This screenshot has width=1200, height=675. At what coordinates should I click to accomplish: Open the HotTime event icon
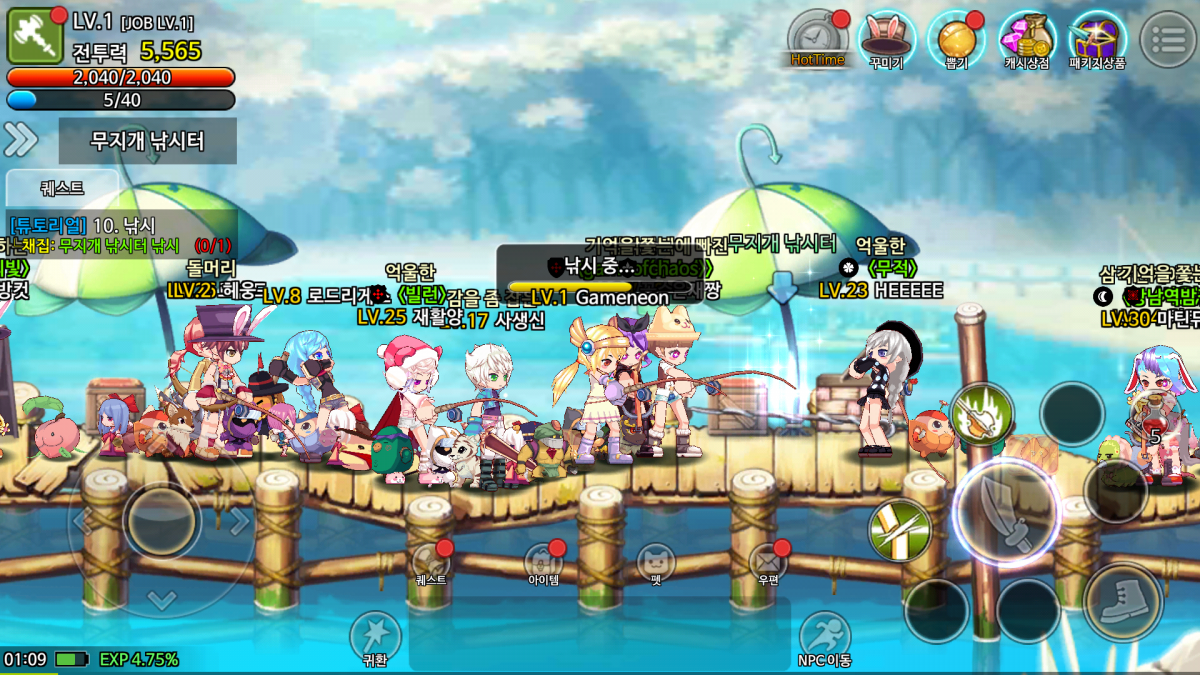[817, 40]
